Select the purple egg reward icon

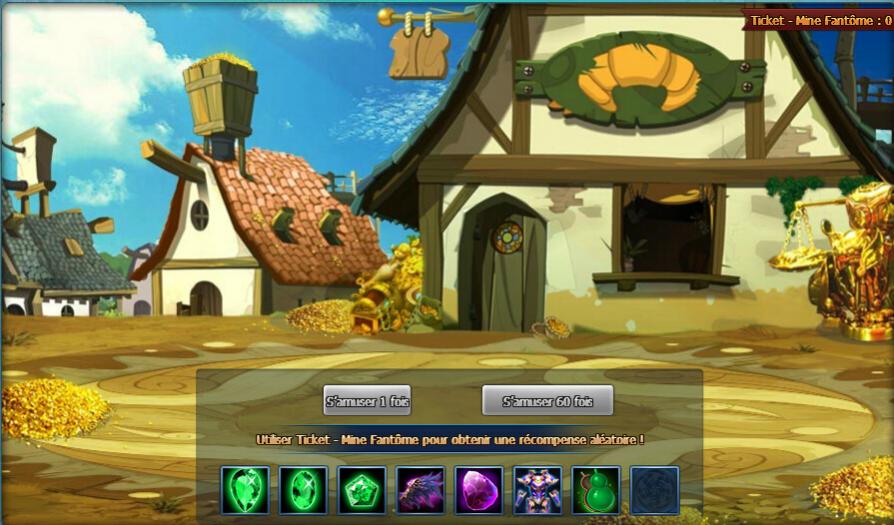(x=479, y=490)
